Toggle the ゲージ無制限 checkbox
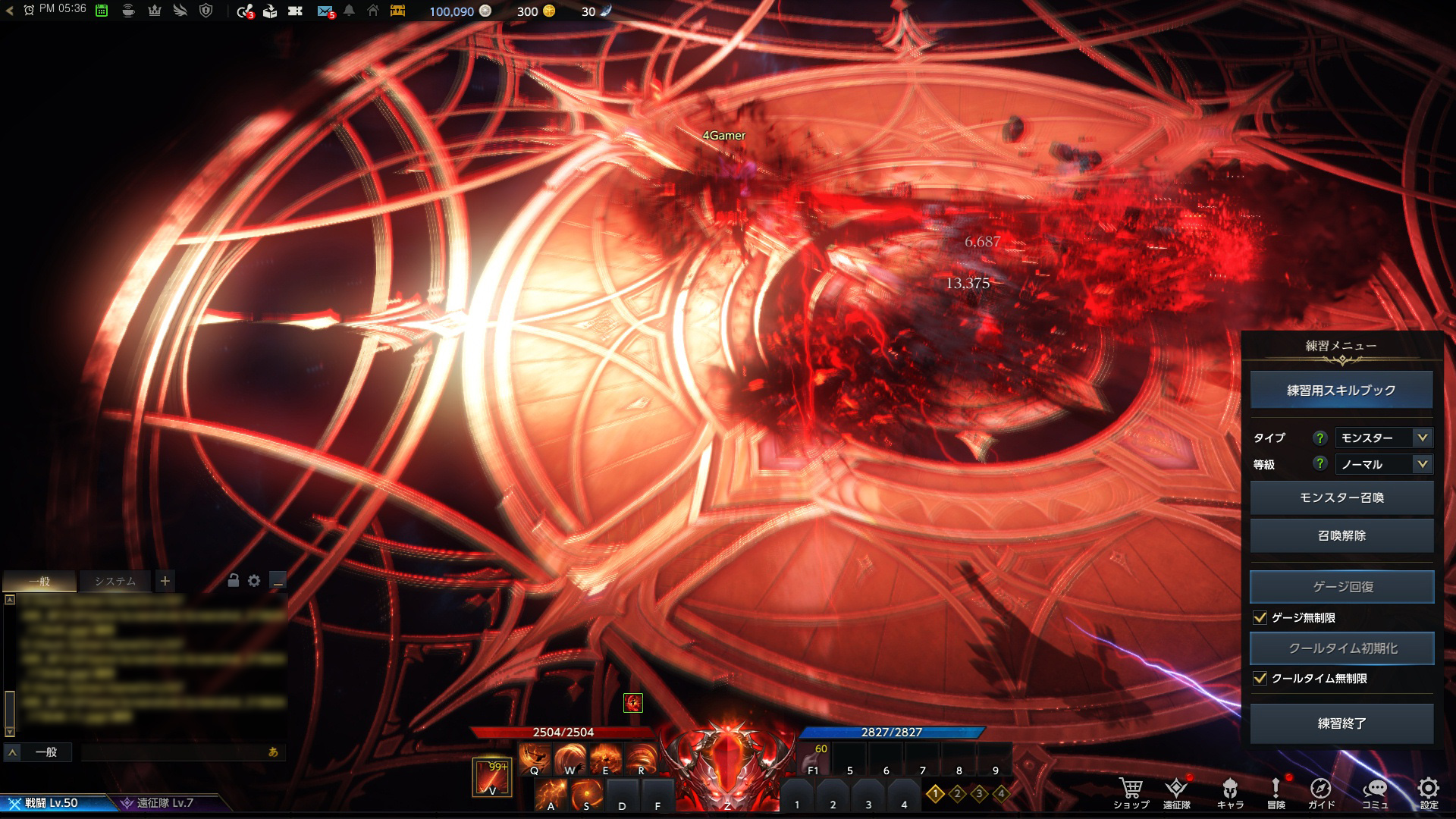1456x819 pixels. (x=1260, y=618)
